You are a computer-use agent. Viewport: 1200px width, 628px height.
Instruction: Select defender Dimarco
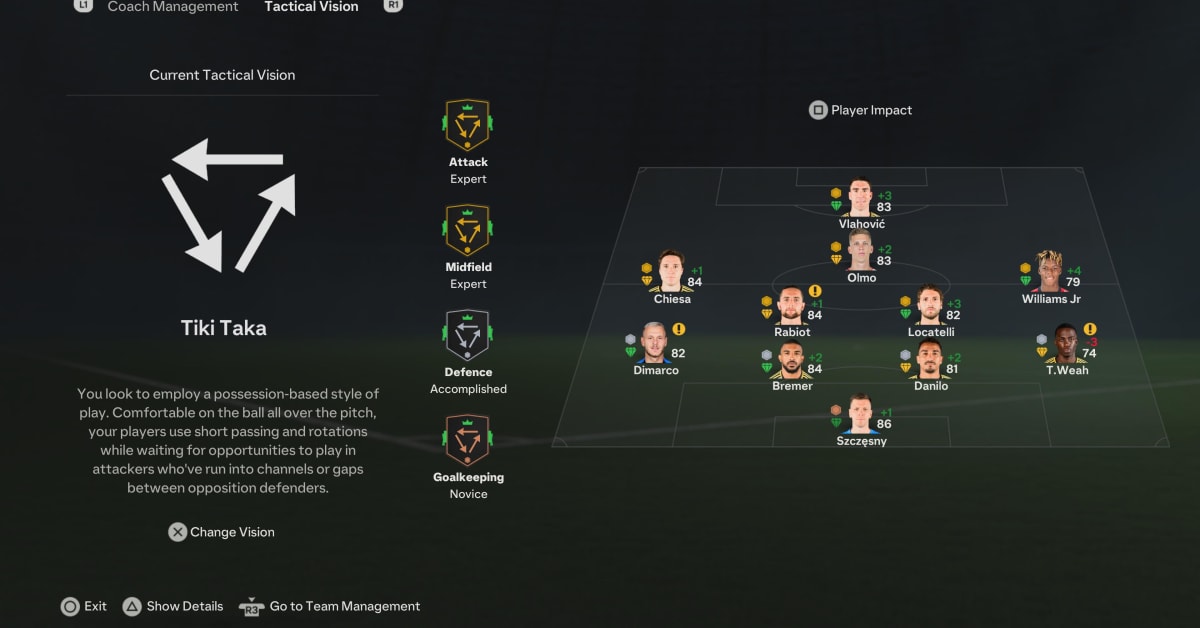655,344
